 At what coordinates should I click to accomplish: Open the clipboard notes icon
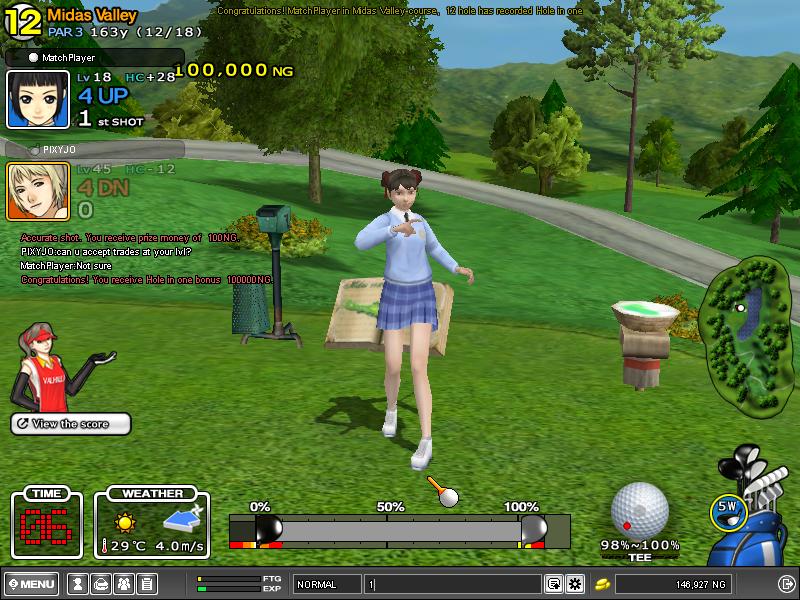click(147, 584)
